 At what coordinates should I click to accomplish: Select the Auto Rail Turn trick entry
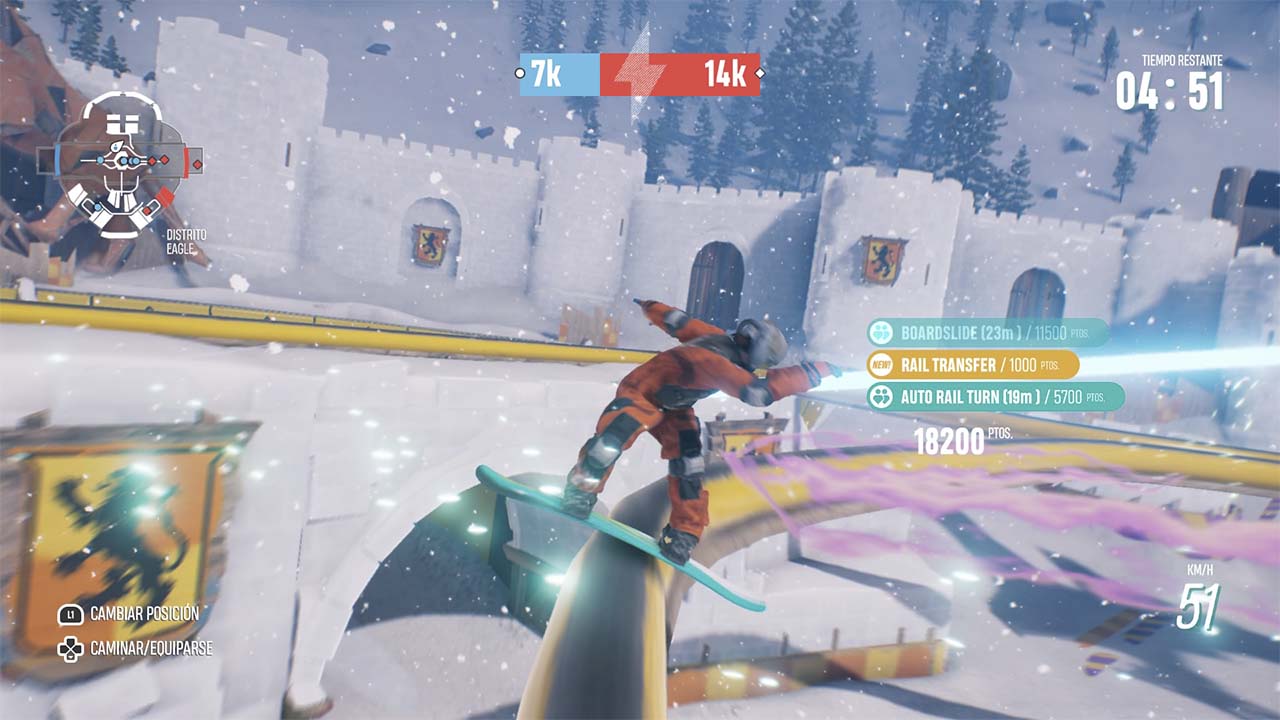994,397
